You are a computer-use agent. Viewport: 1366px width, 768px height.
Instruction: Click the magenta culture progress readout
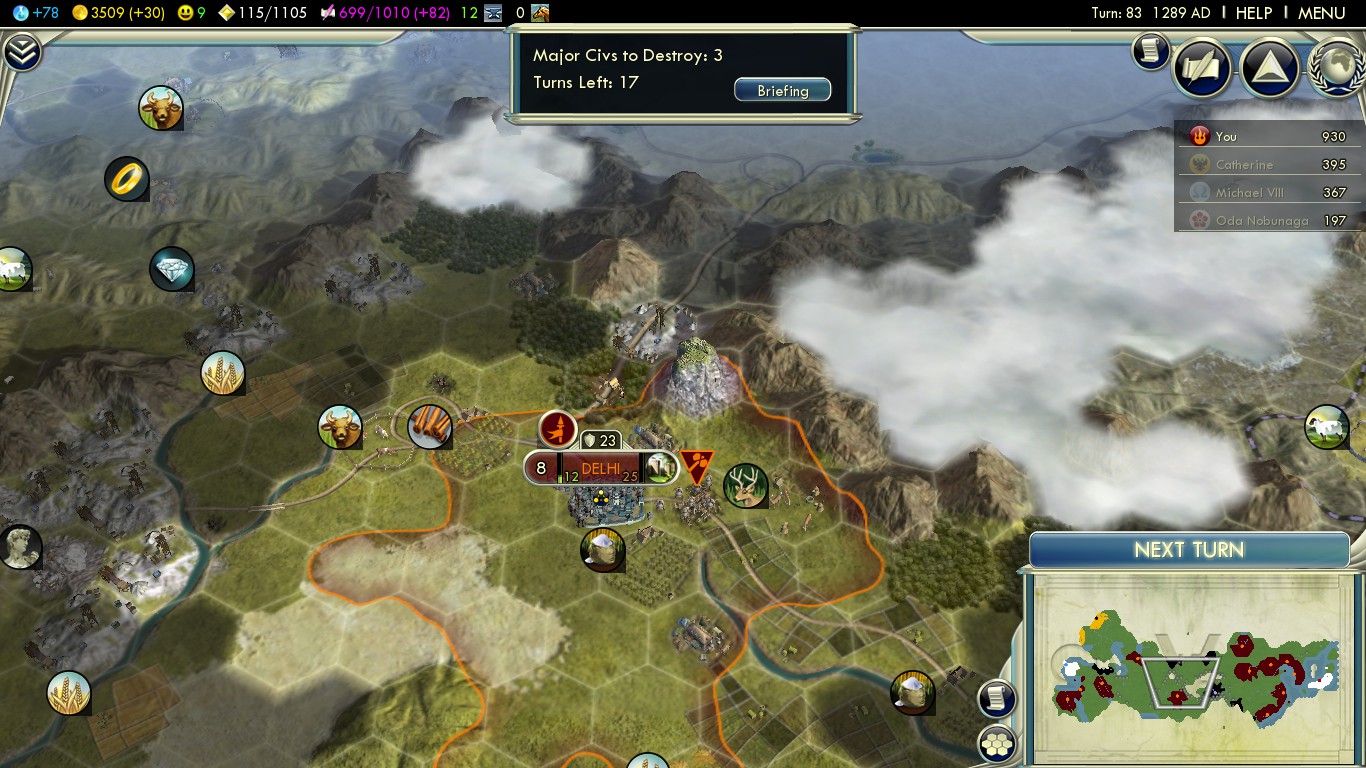tap(385, 13)
